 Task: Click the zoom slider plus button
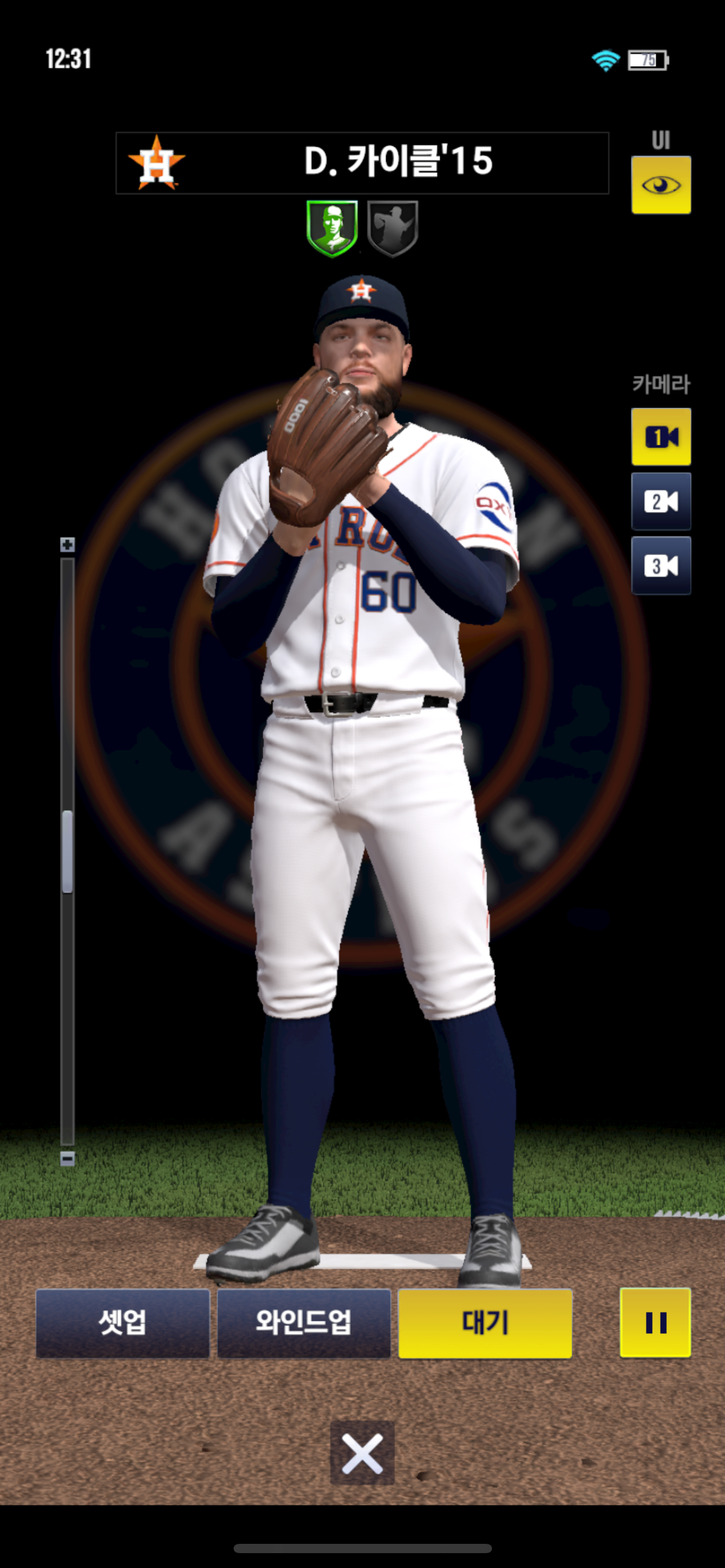68,544
